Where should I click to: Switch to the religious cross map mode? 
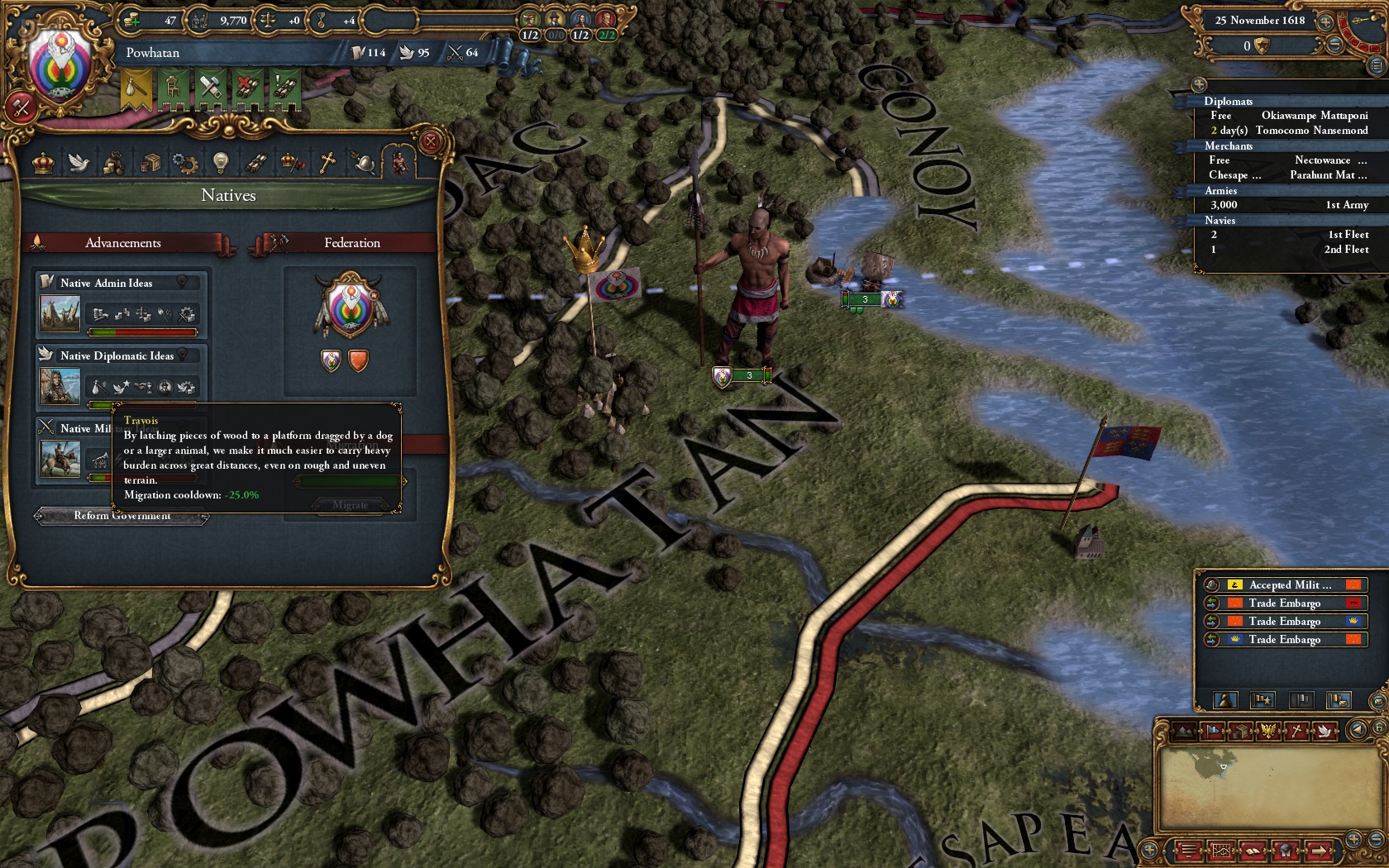(x=1296, y=731)
